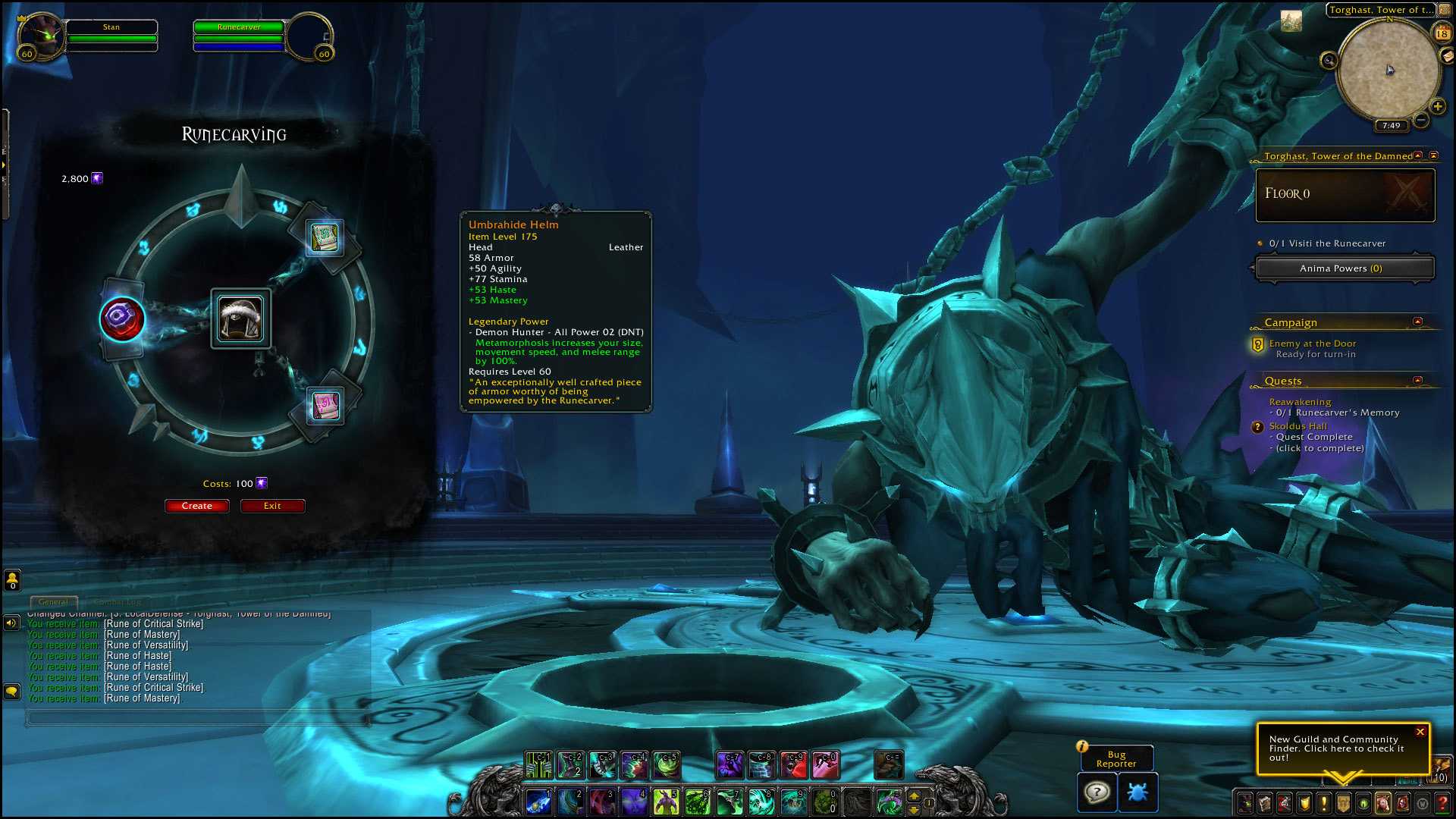The width and height of the screenshot is (1456, 819).
Task: Collapse the Quests tracker section
Action: coord(1417,381)
